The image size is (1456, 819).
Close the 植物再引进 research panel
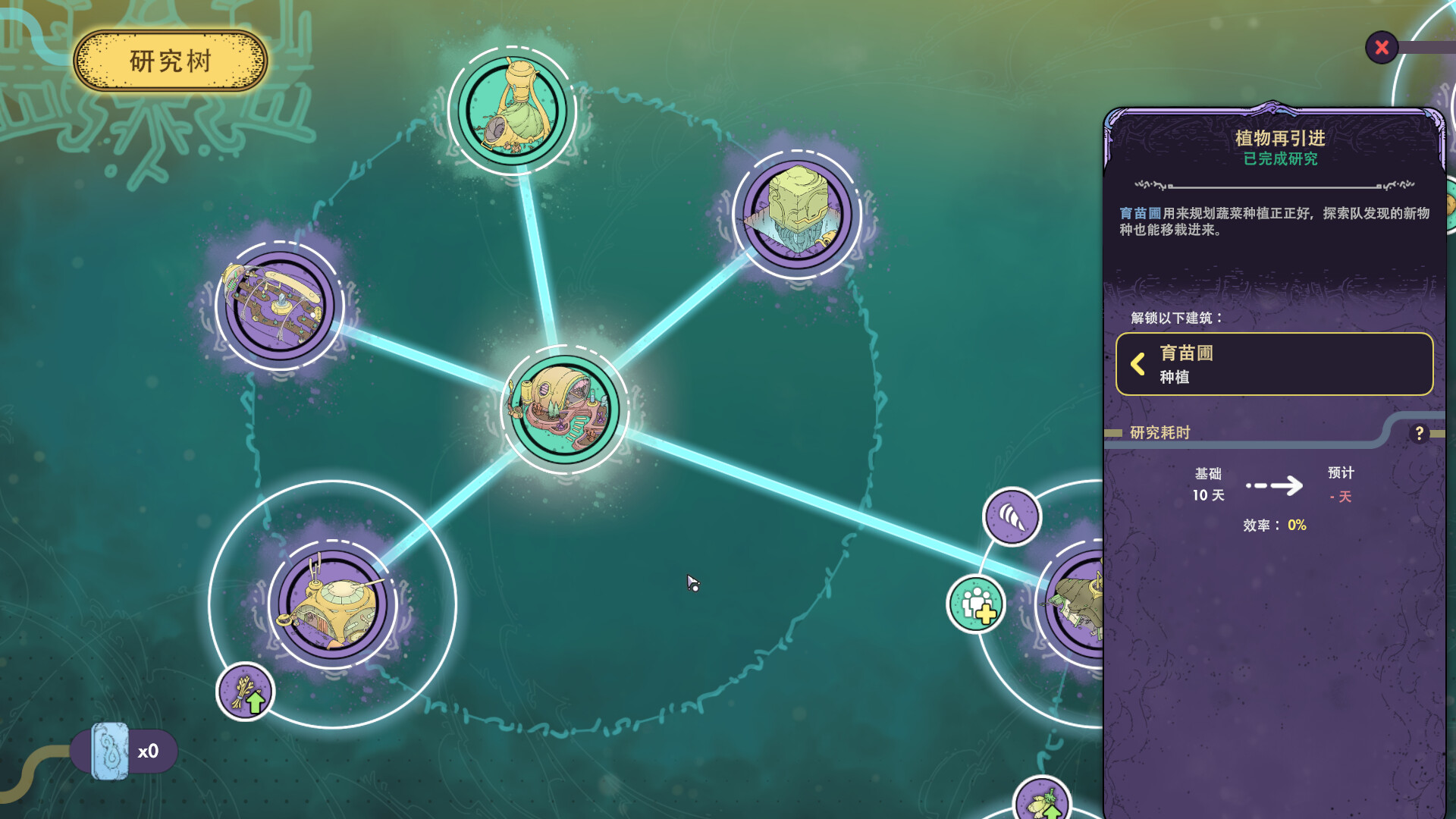pyautogui.click(x=1382, y=47)
